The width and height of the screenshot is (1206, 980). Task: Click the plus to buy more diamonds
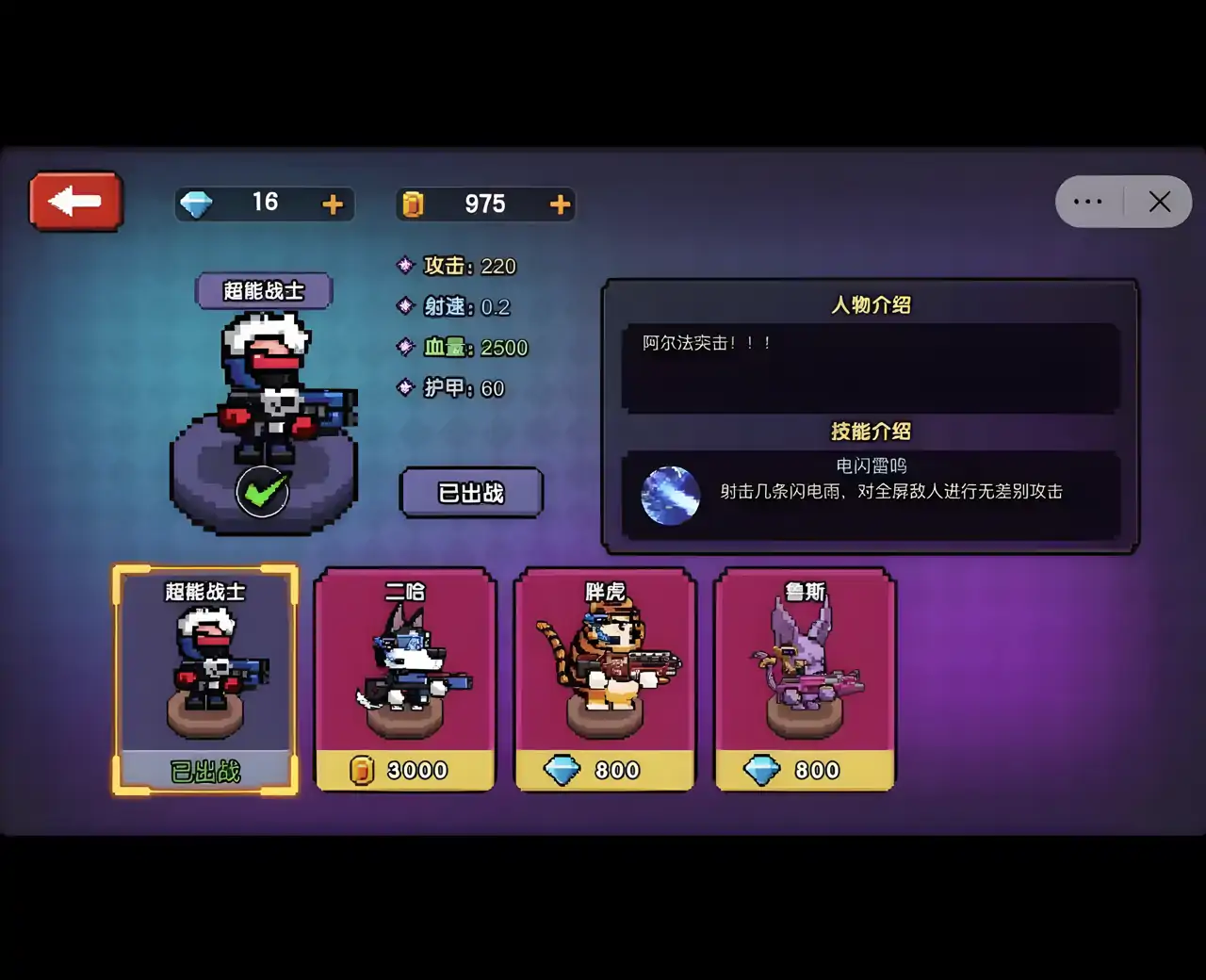[332, 204]
